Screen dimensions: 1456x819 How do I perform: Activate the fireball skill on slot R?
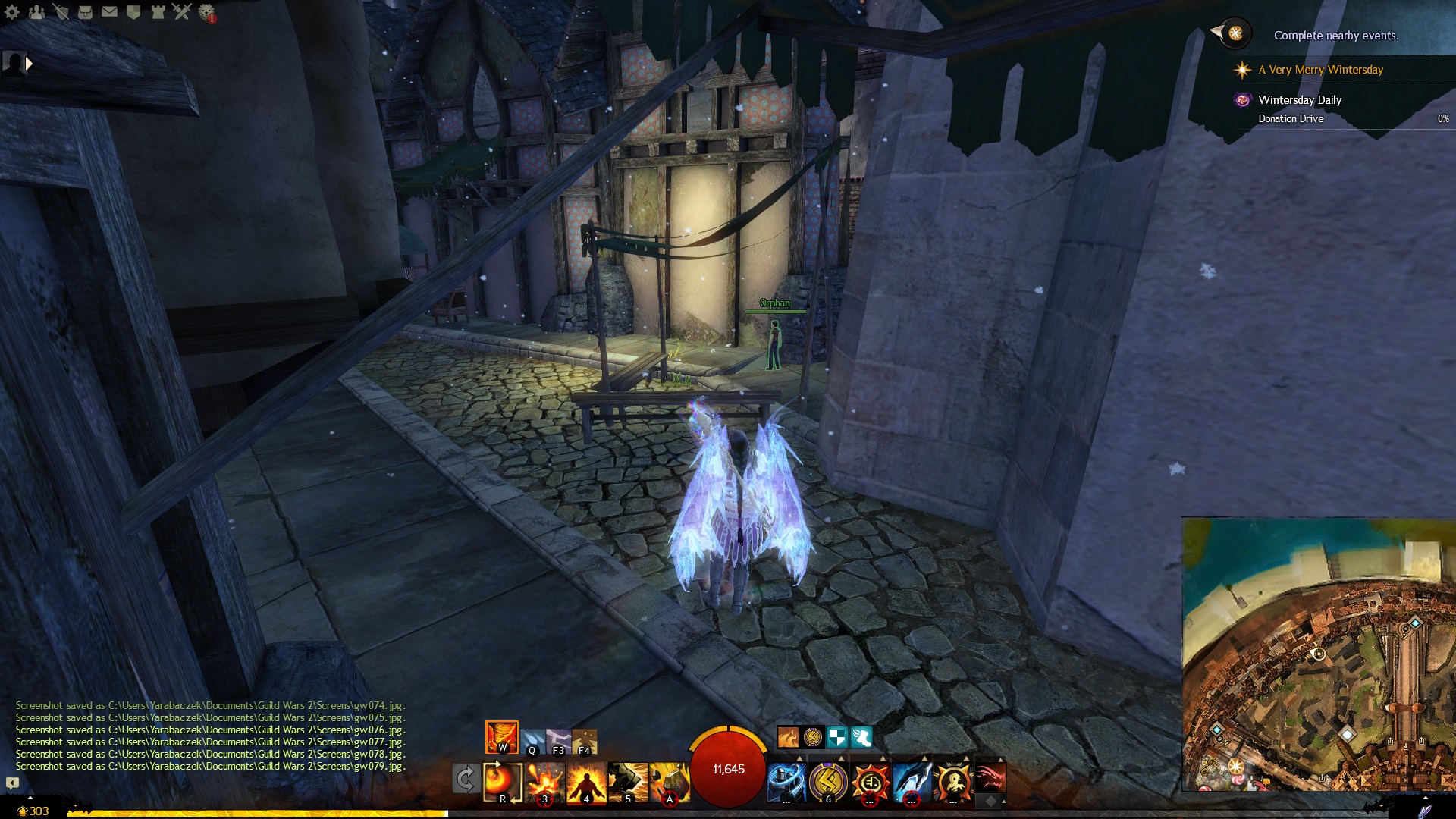[x=502, y=783]
